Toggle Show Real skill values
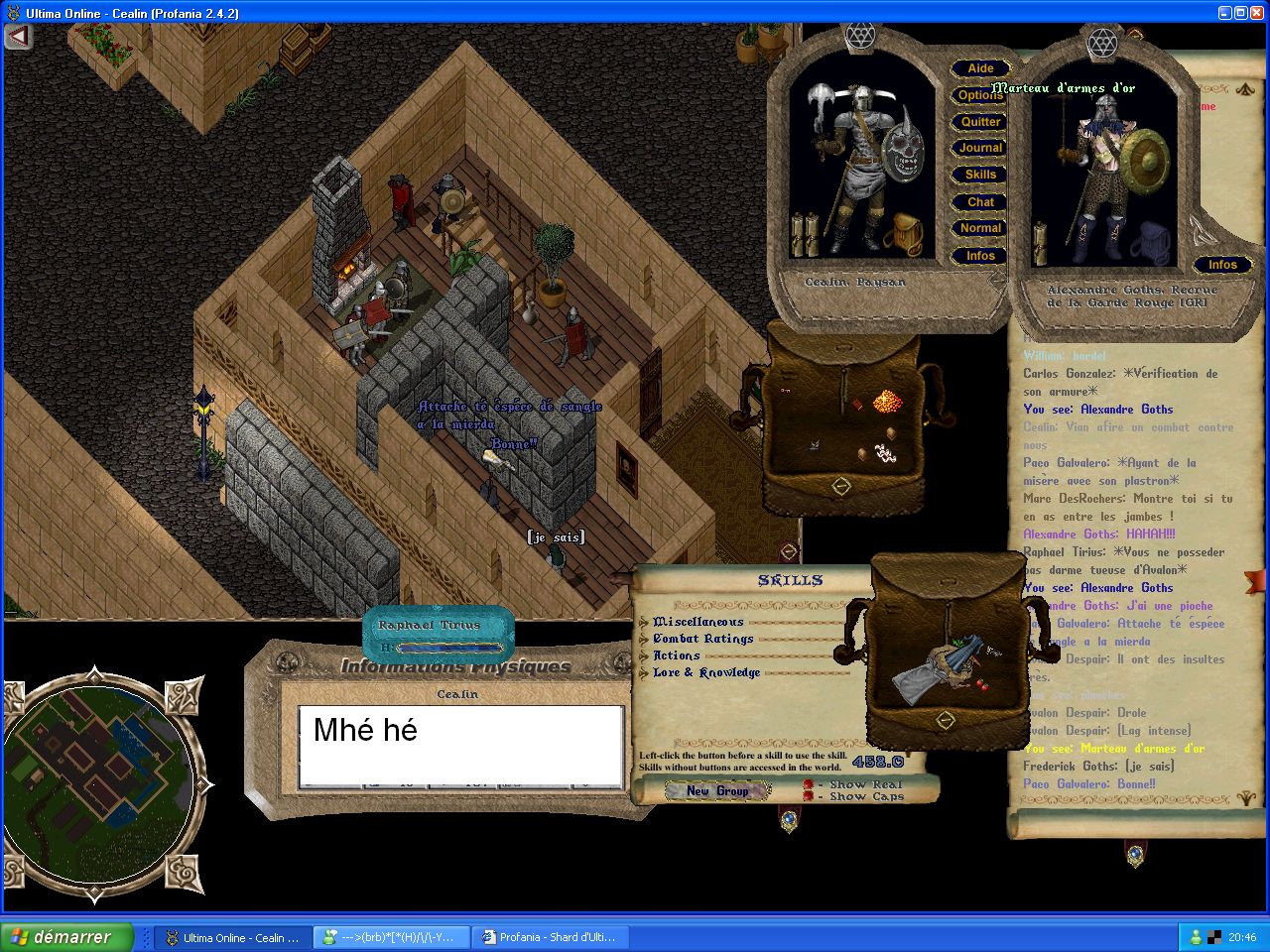This screenshot has height=952, width=1270. [x=809, y=784]
